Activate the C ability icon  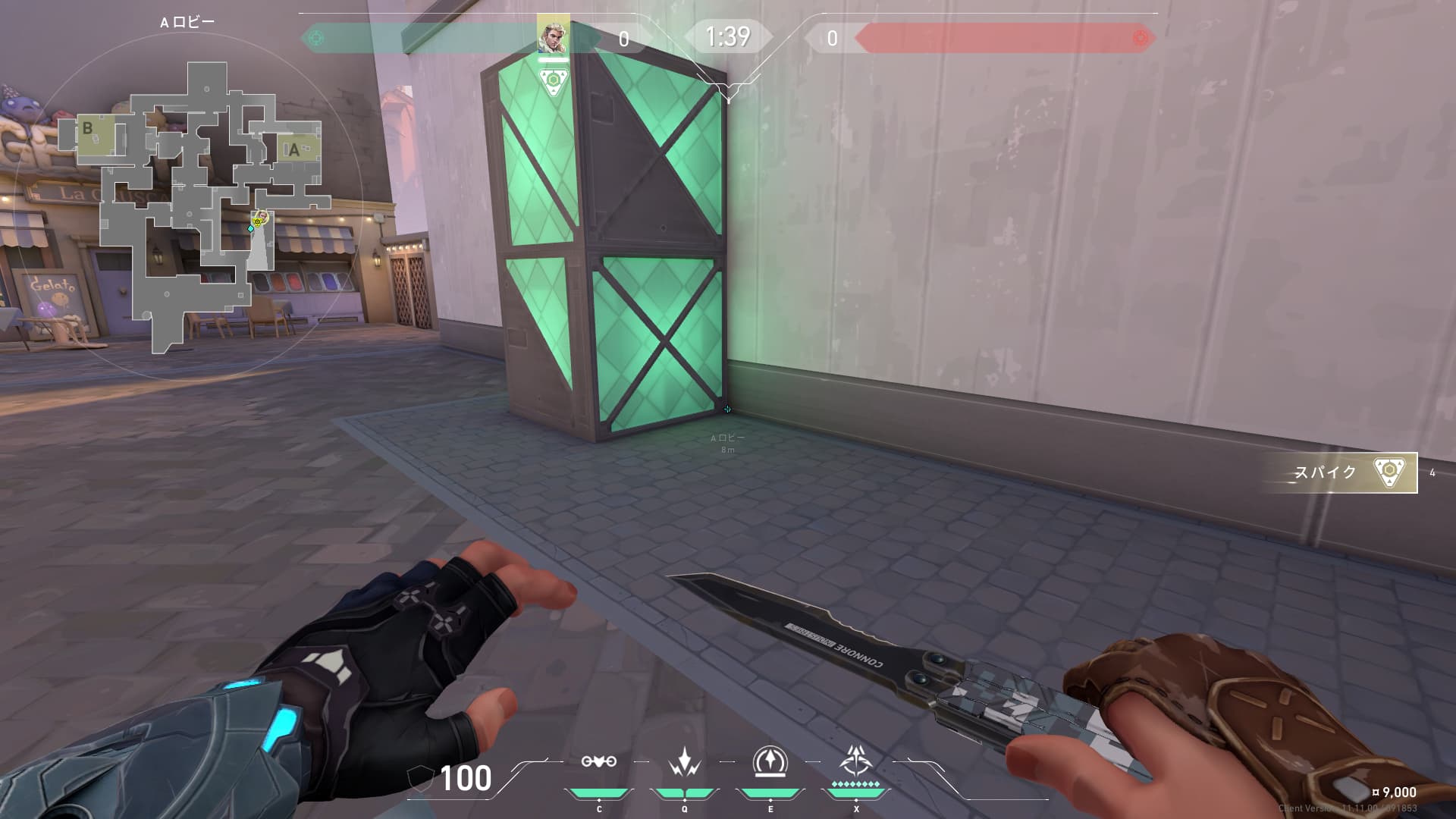[598, 762]
